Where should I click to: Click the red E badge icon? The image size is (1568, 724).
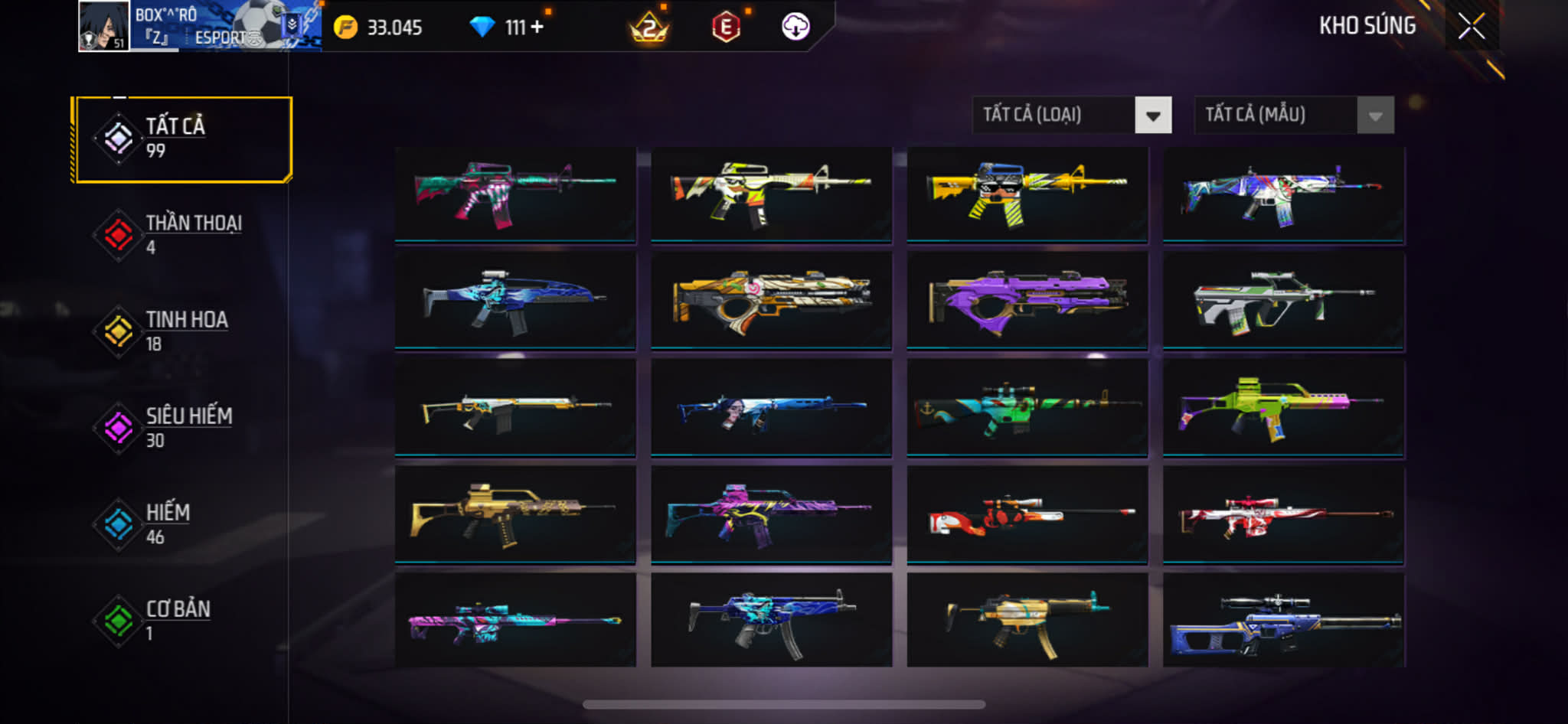click(725, 28)
